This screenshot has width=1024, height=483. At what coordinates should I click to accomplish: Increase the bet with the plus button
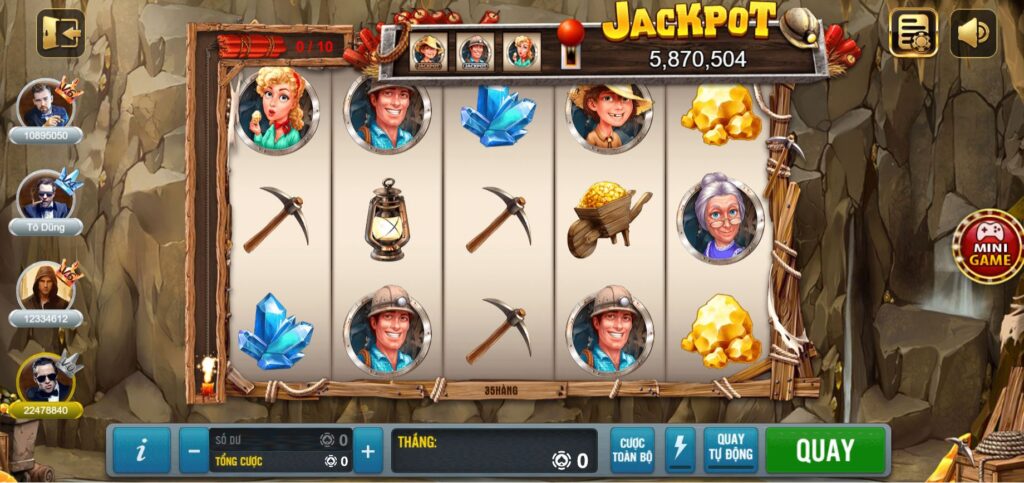368,451
